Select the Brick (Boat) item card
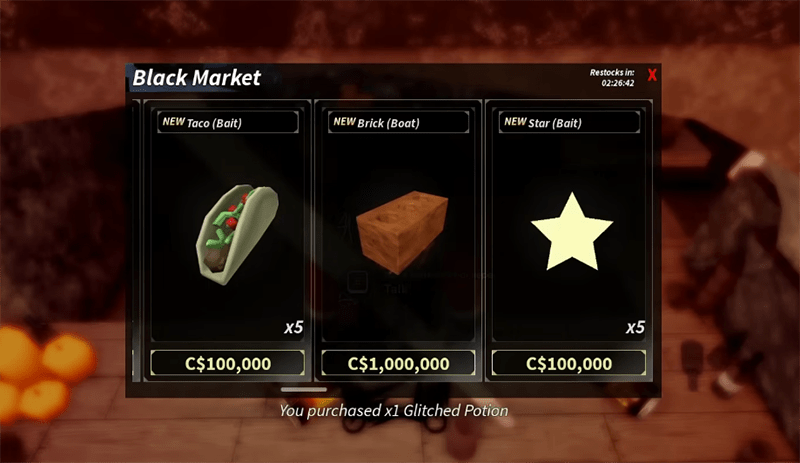The width and height of the screenshot is (800, 463). point(398,230)
